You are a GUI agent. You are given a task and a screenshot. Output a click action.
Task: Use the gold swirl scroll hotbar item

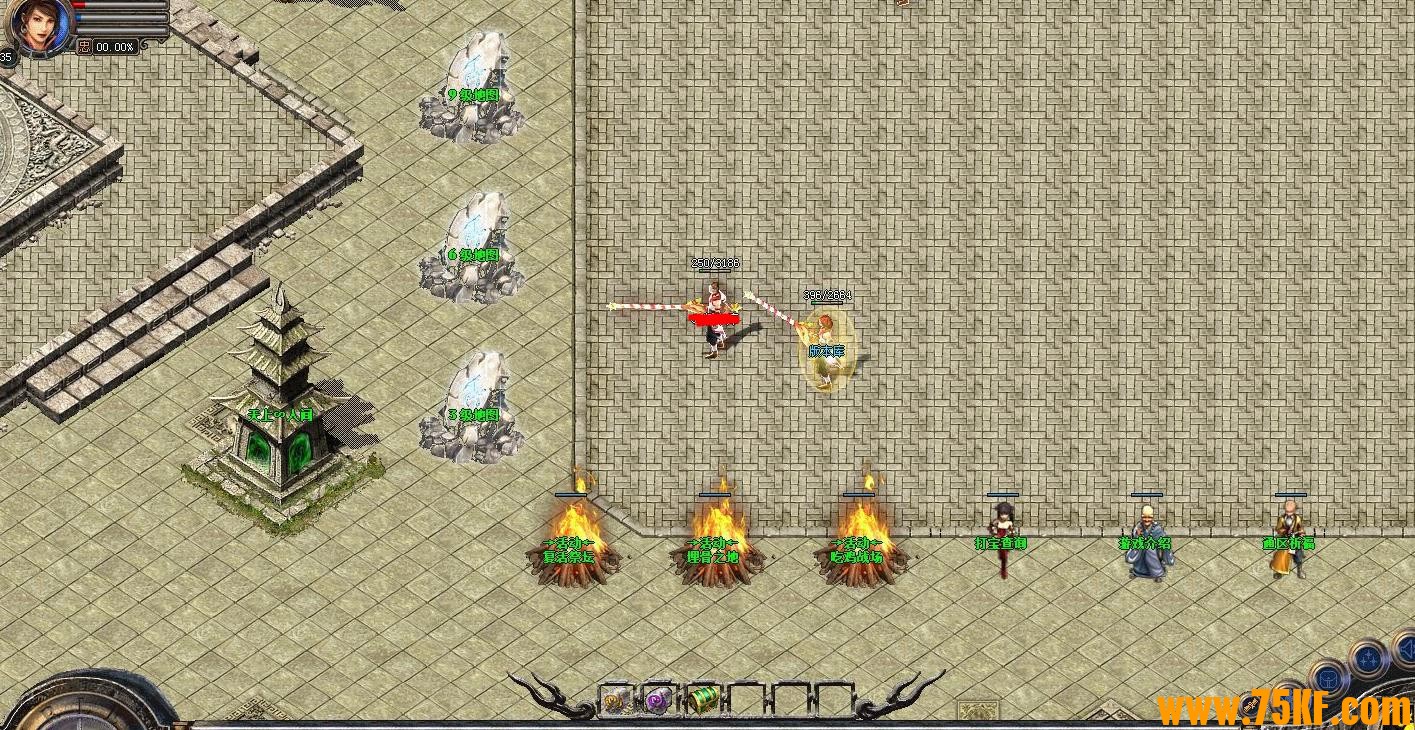click(x=617, y=699)
